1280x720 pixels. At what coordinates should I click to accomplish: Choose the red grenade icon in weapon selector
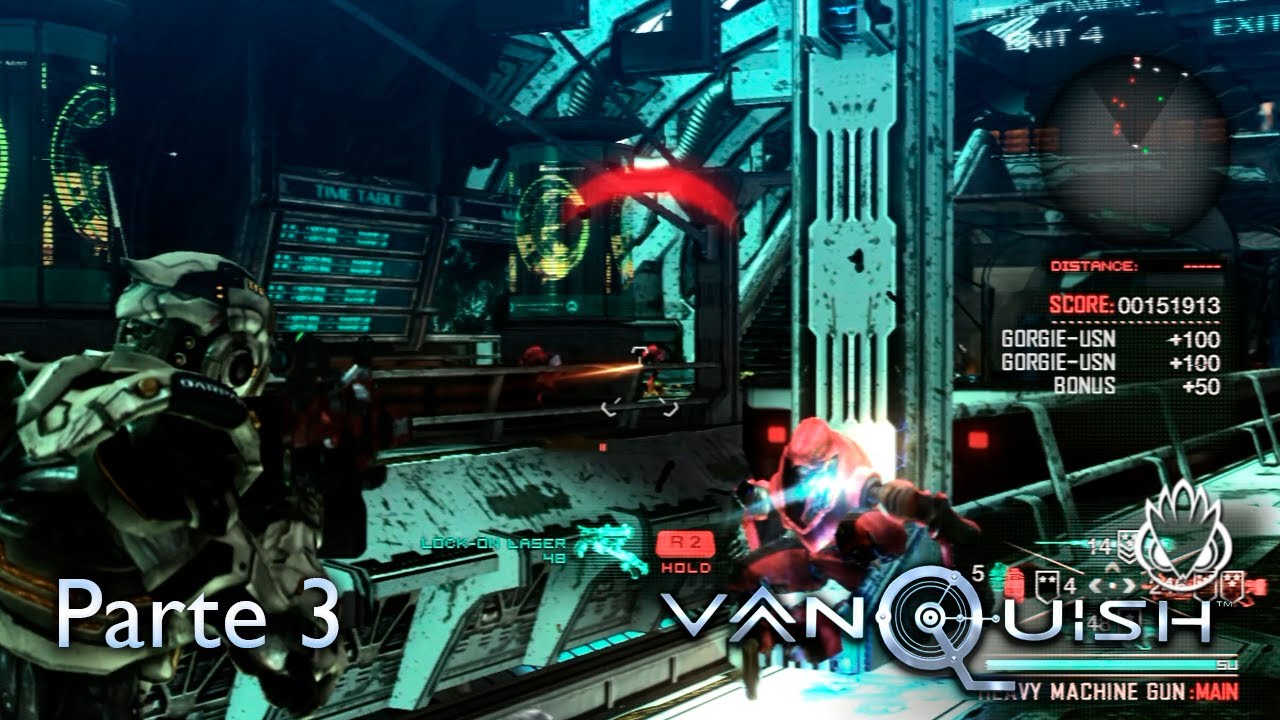coord(1014,583)
